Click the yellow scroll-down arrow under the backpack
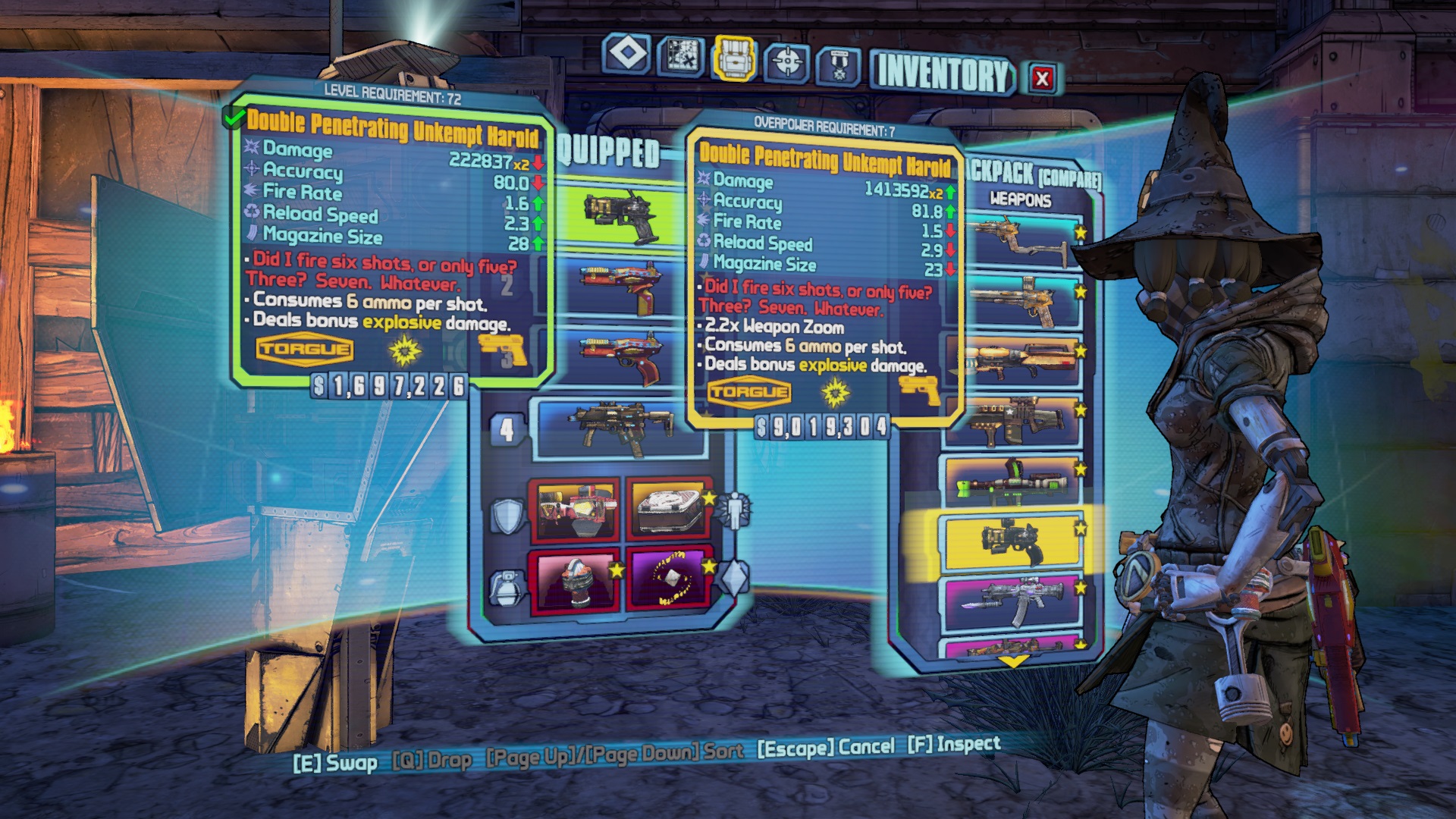 (x=1013, y=661)
